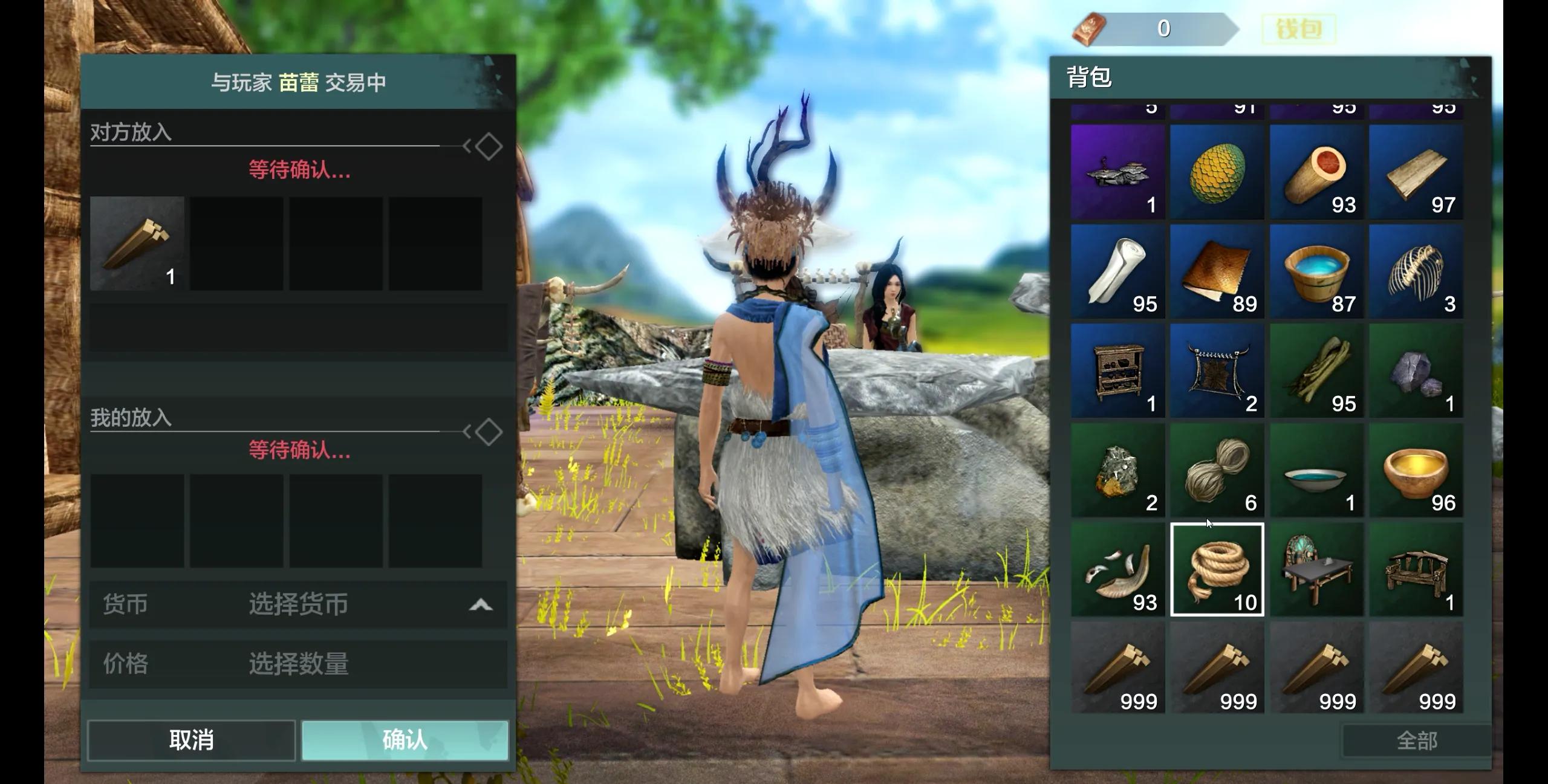Pick the animal horn stack of 93
This screenshot has width=1548, height=784.
[x=1117, y=569]
